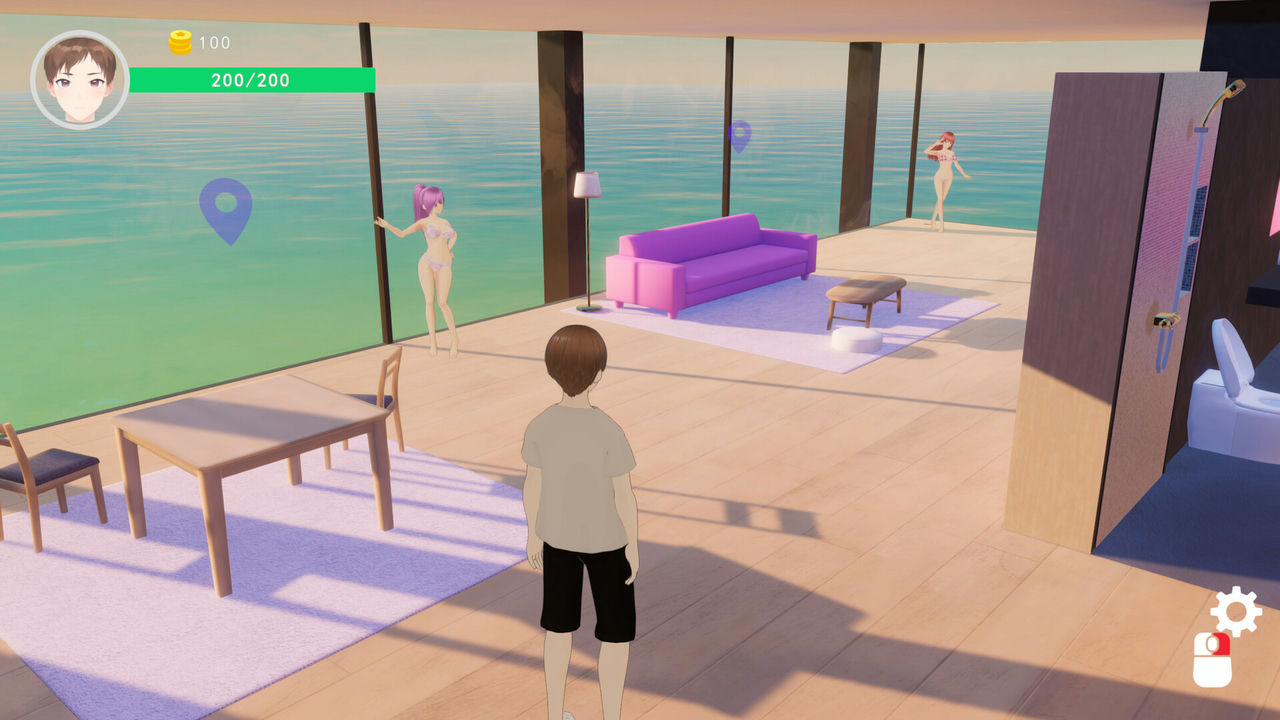Click the purple couch
This screenshot has height=720, width=1280.
(710, 265)
